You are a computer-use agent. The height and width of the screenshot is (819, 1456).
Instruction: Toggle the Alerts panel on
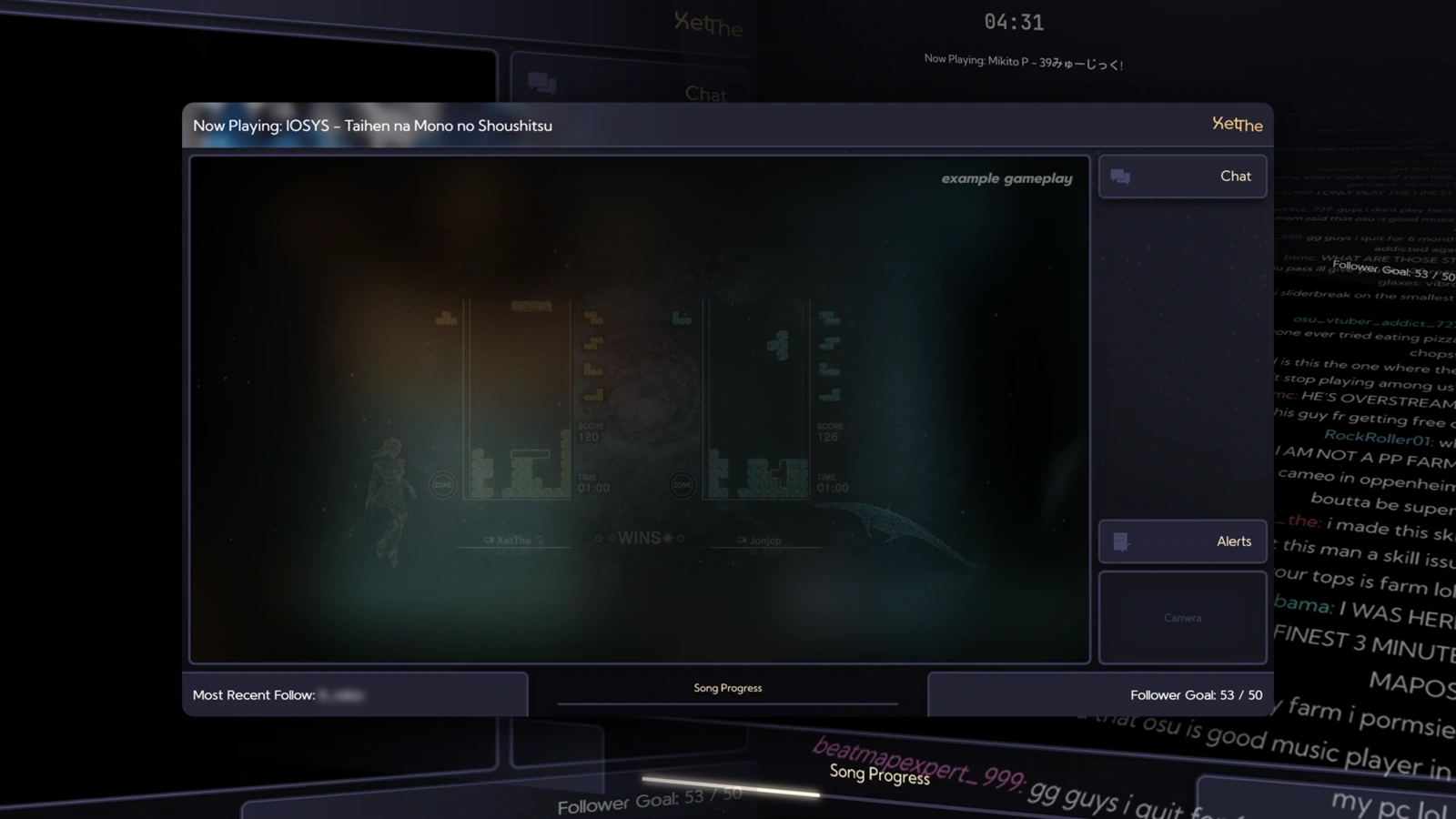[x=1182, y=541]
